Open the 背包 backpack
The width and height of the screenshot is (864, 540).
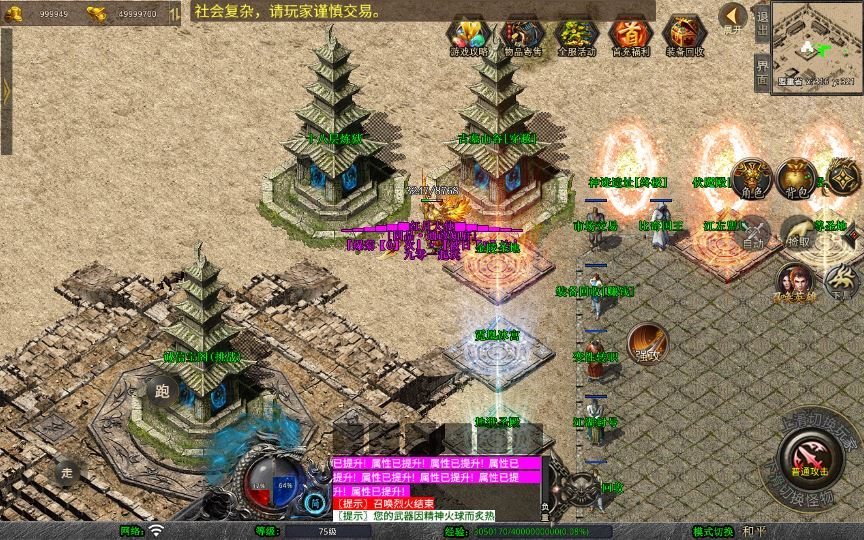pyautogui.click(x=797, y=178)
